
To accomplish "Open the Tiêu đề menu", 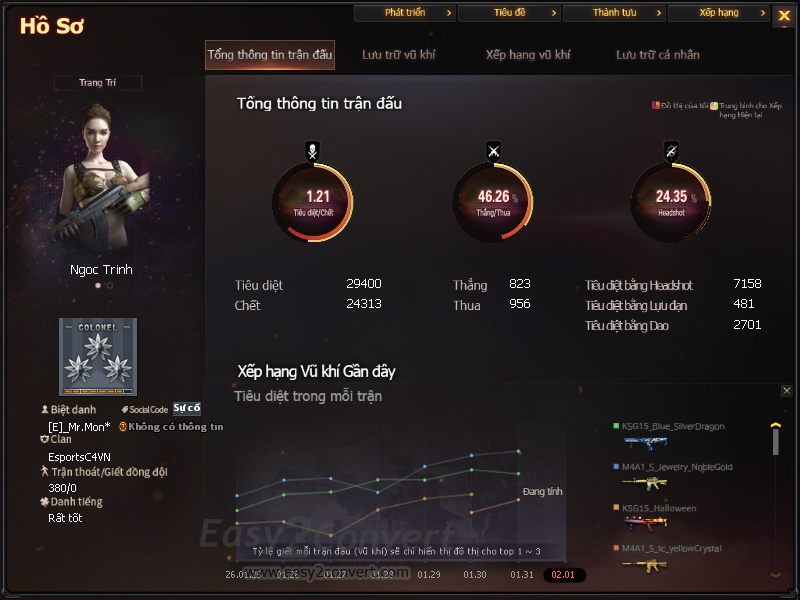I will 509,13.
